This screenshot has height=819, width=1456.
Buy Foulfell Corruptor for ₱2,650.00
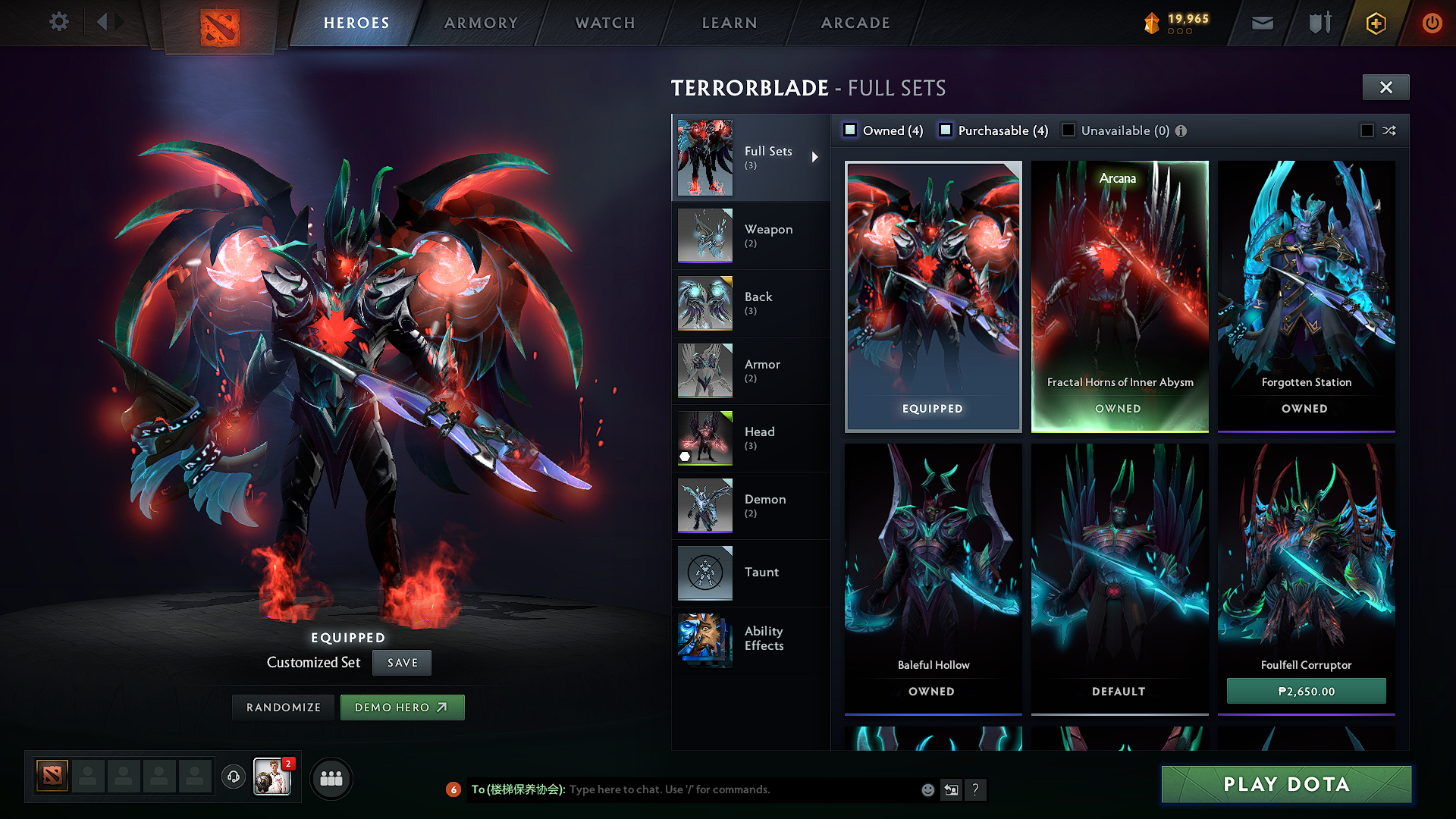point(1306,692)
